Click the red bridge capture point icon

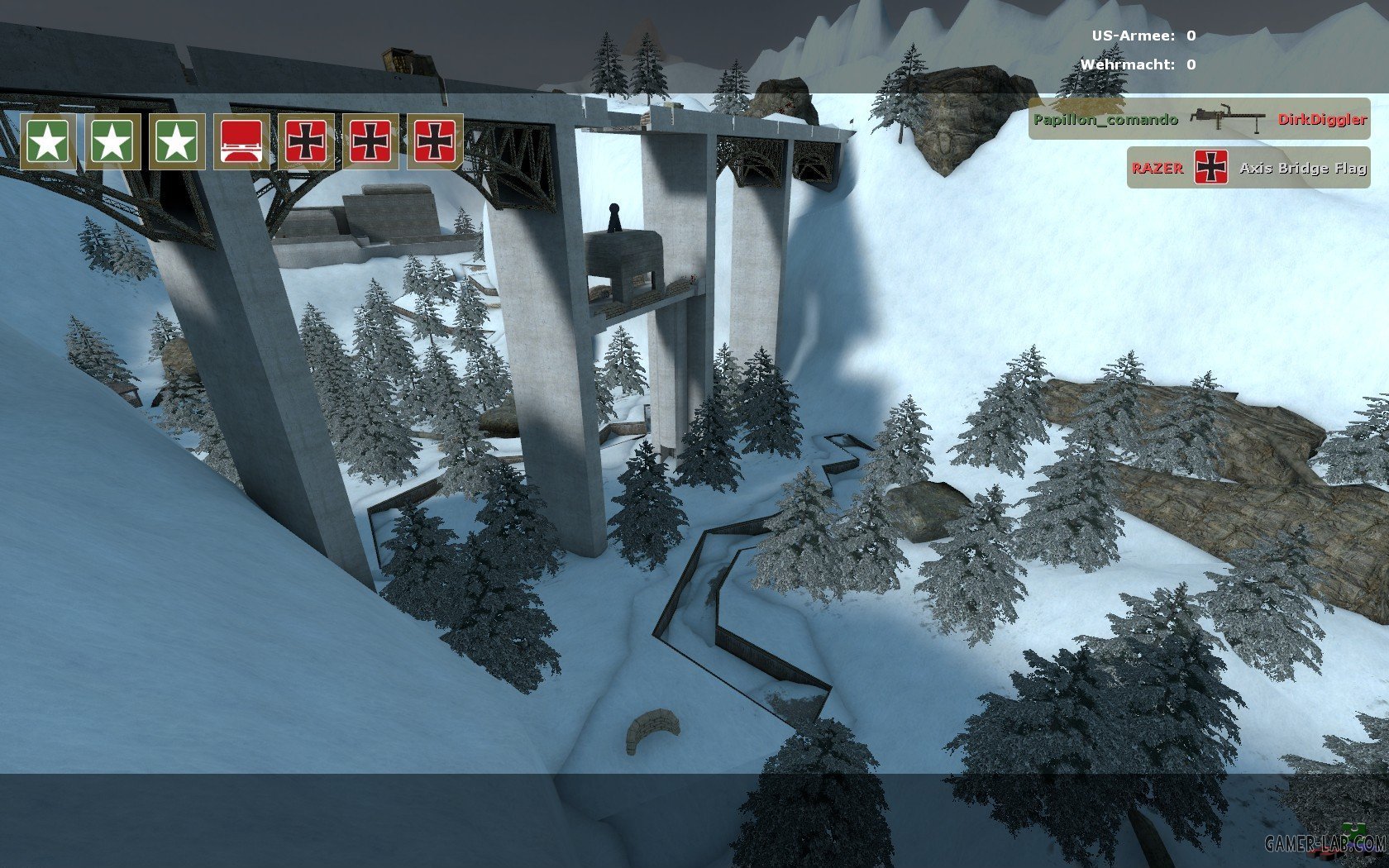click(x=241, y=142)
